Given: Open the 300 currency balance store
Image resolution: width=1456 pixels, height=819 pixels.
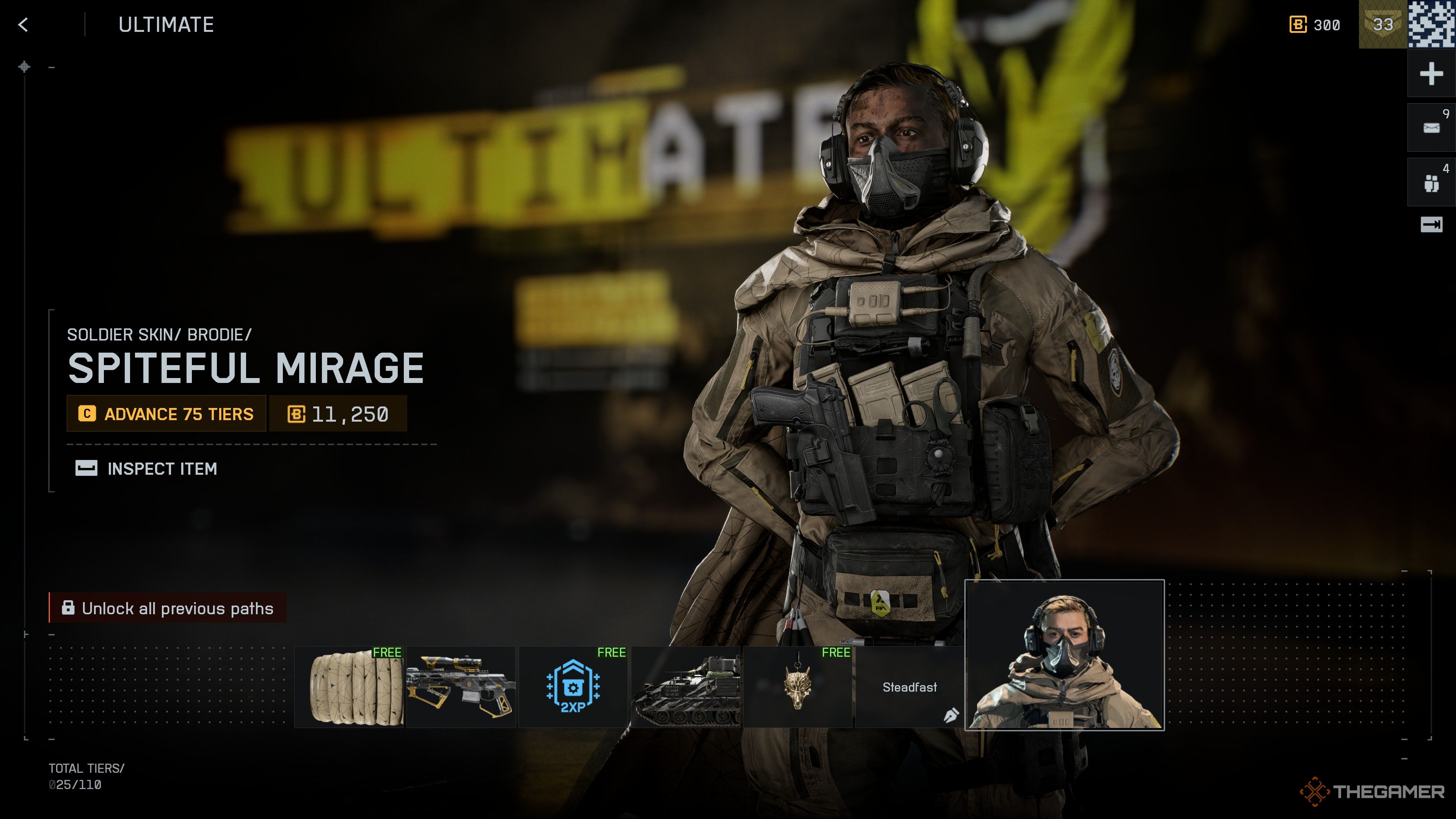Looking at the screenshot, I should click(x=1315, y=25).
